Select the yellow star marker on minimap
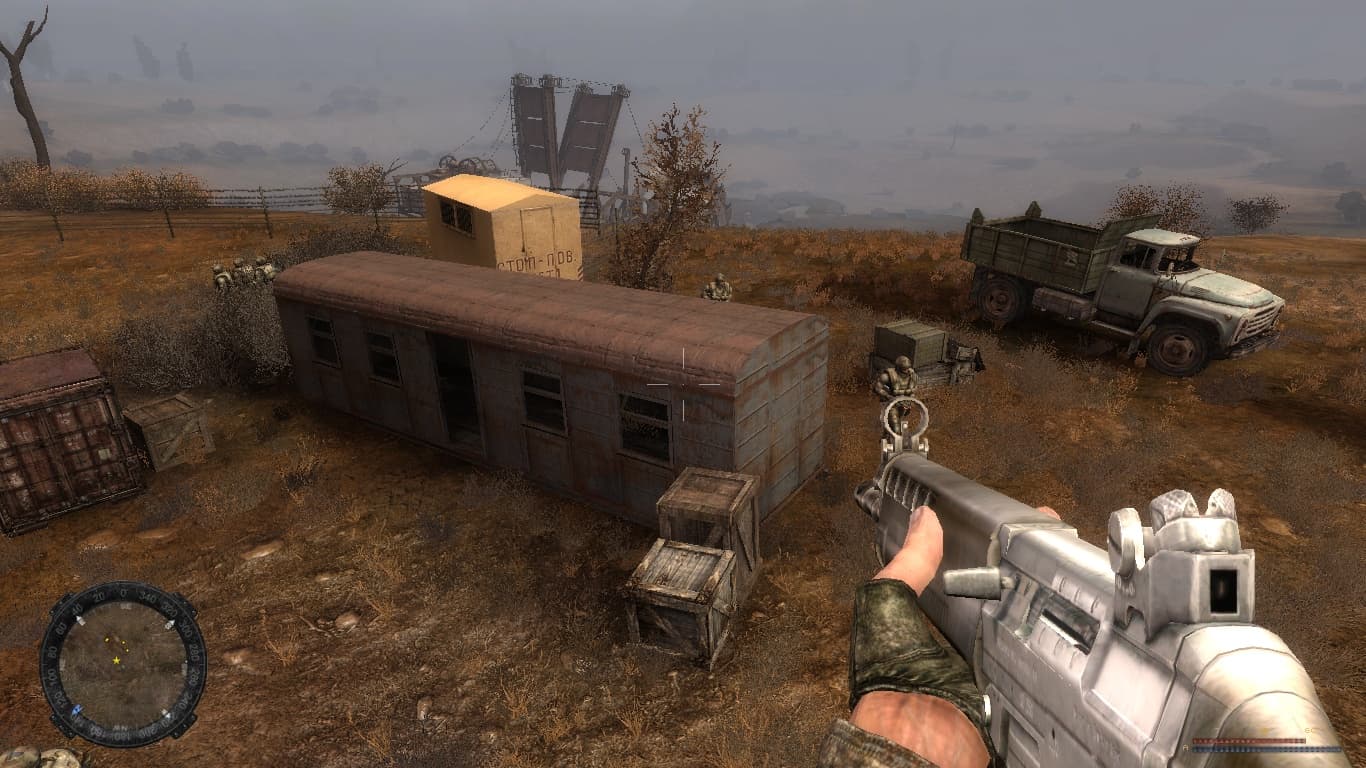This screenshot has height=768, width=1366. [117, 661]
